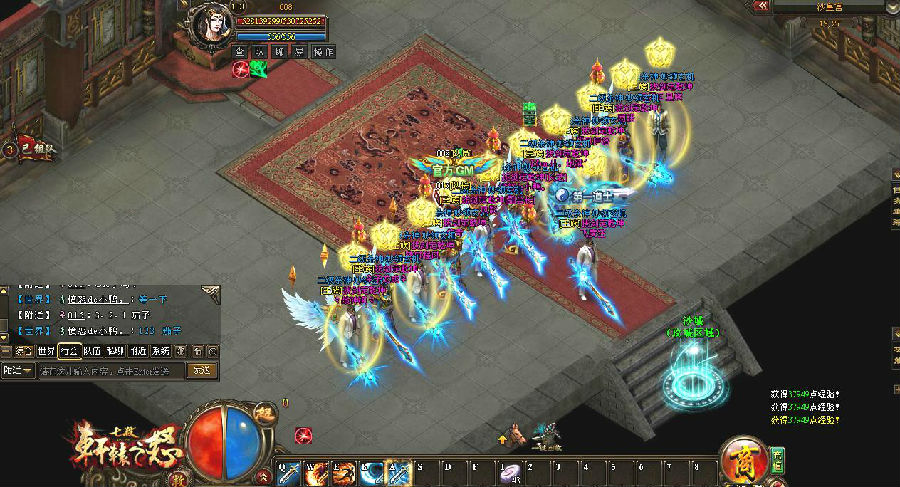Use the fire skill in slot W
The image size is (900, 487).
[316, 472]
